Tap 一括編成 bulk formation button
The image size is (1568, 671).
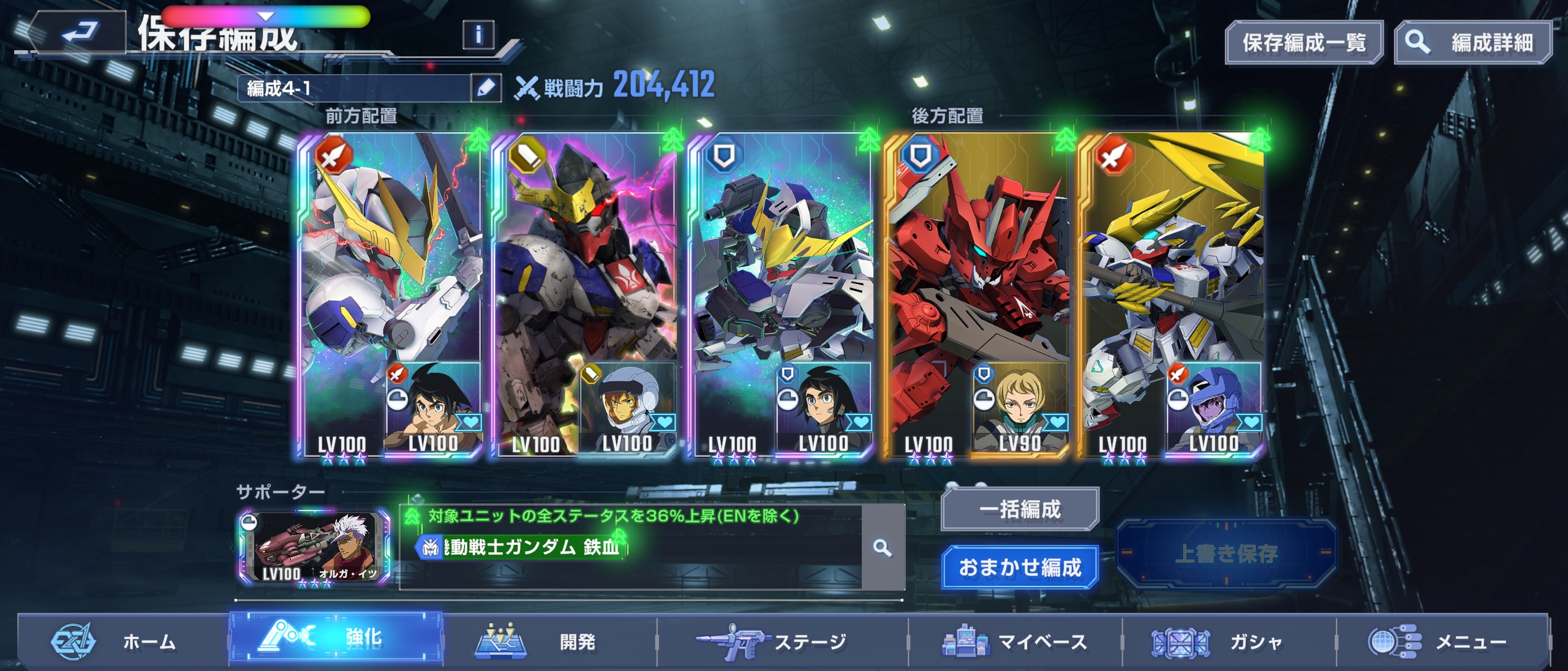click(x=1020, y=509)
